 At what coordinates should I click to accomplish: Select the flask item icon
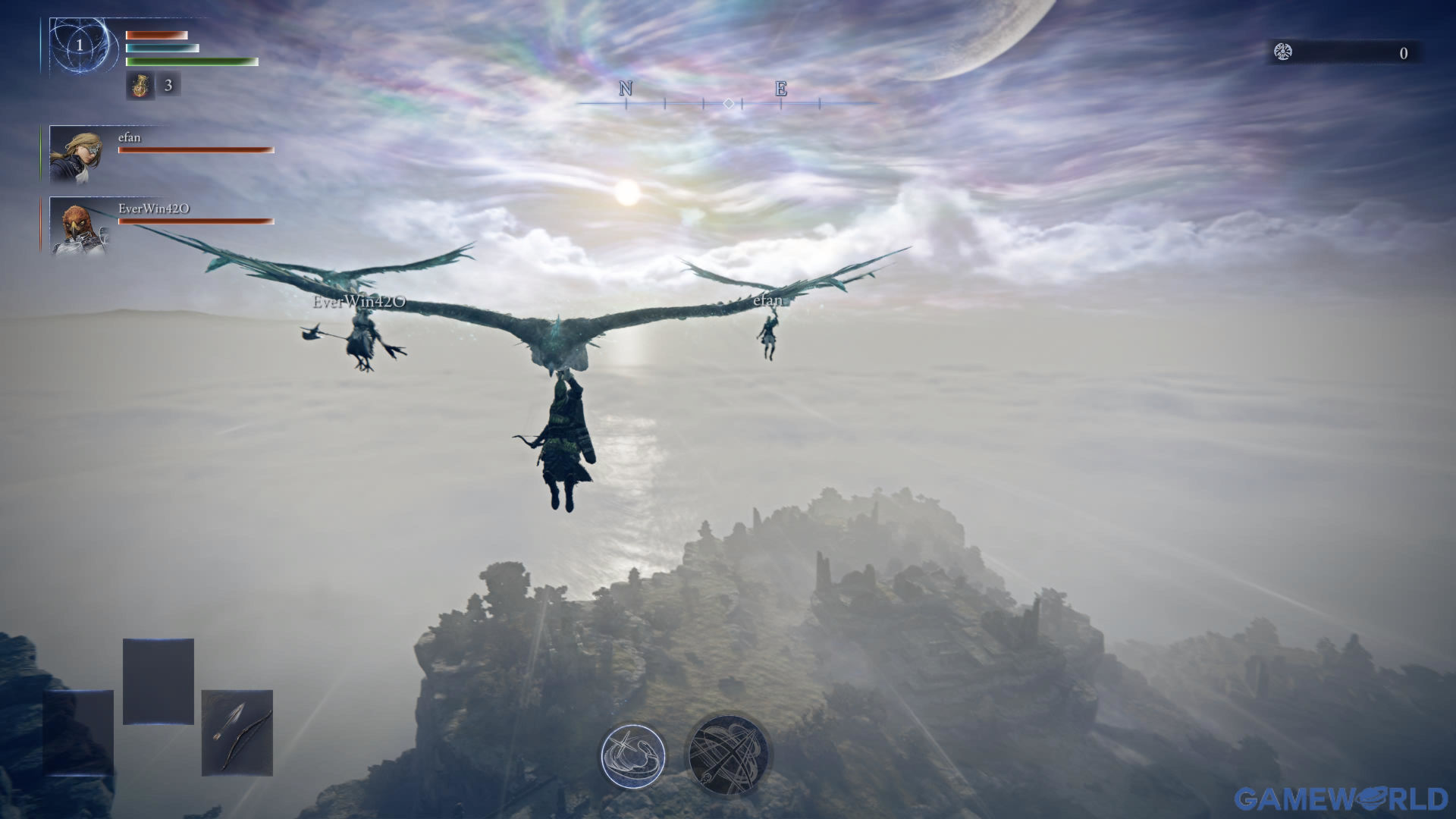140,86
